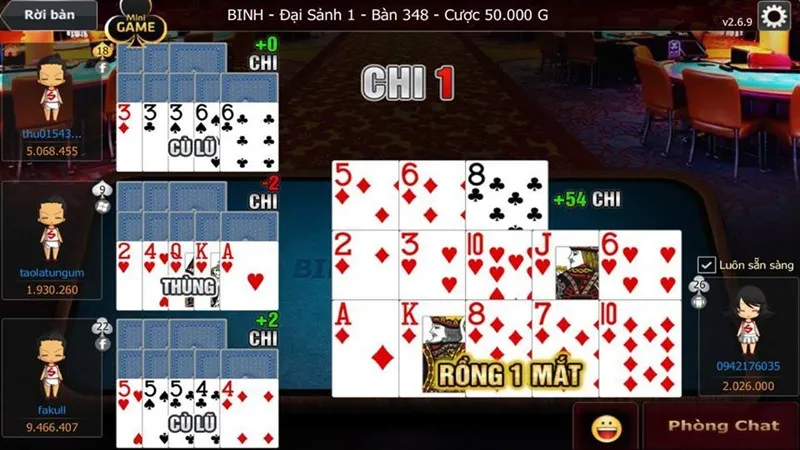Image resolution: width=800 pixels, height=450 pixels.
Task: Leave the table with Rời bàn
Action: point(47,15)
